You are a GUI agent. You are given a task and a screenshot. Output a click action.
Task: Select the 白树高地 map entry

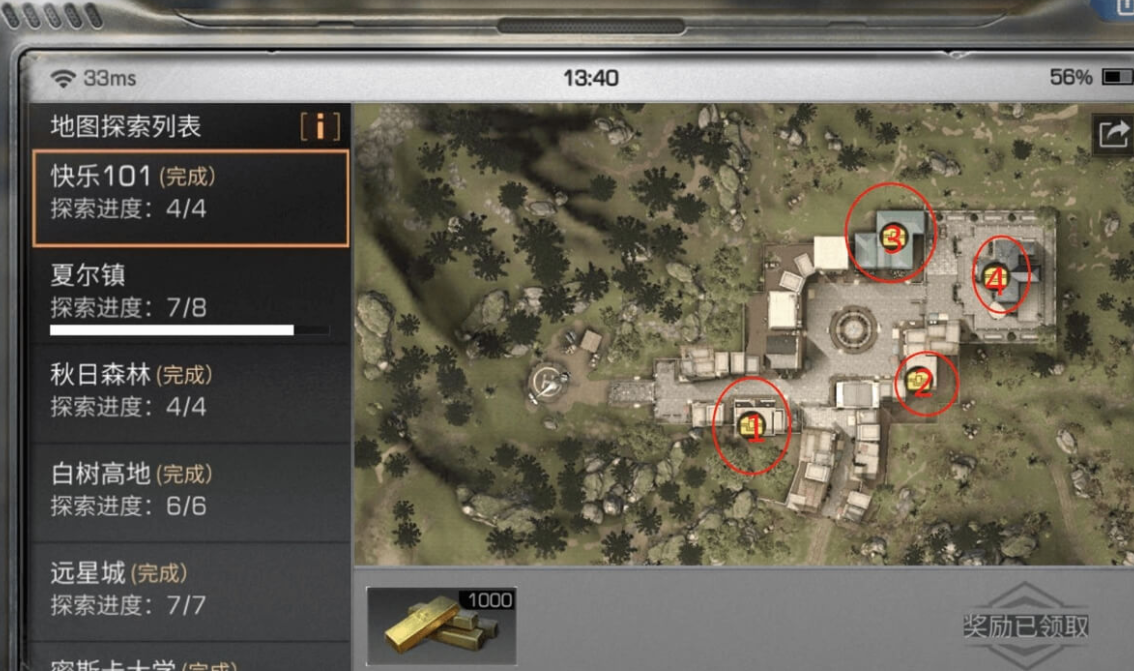pos(190,490)
